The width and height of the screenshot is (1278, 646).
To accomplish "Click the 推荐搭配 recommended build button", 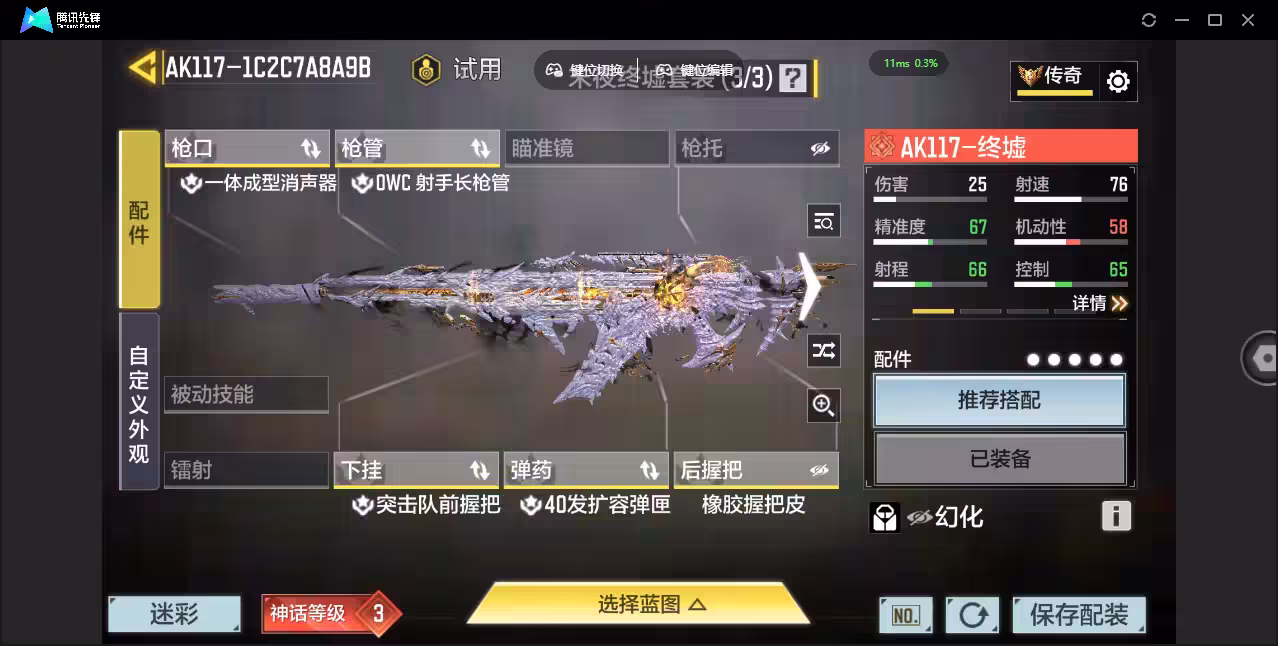I will 999,401.
